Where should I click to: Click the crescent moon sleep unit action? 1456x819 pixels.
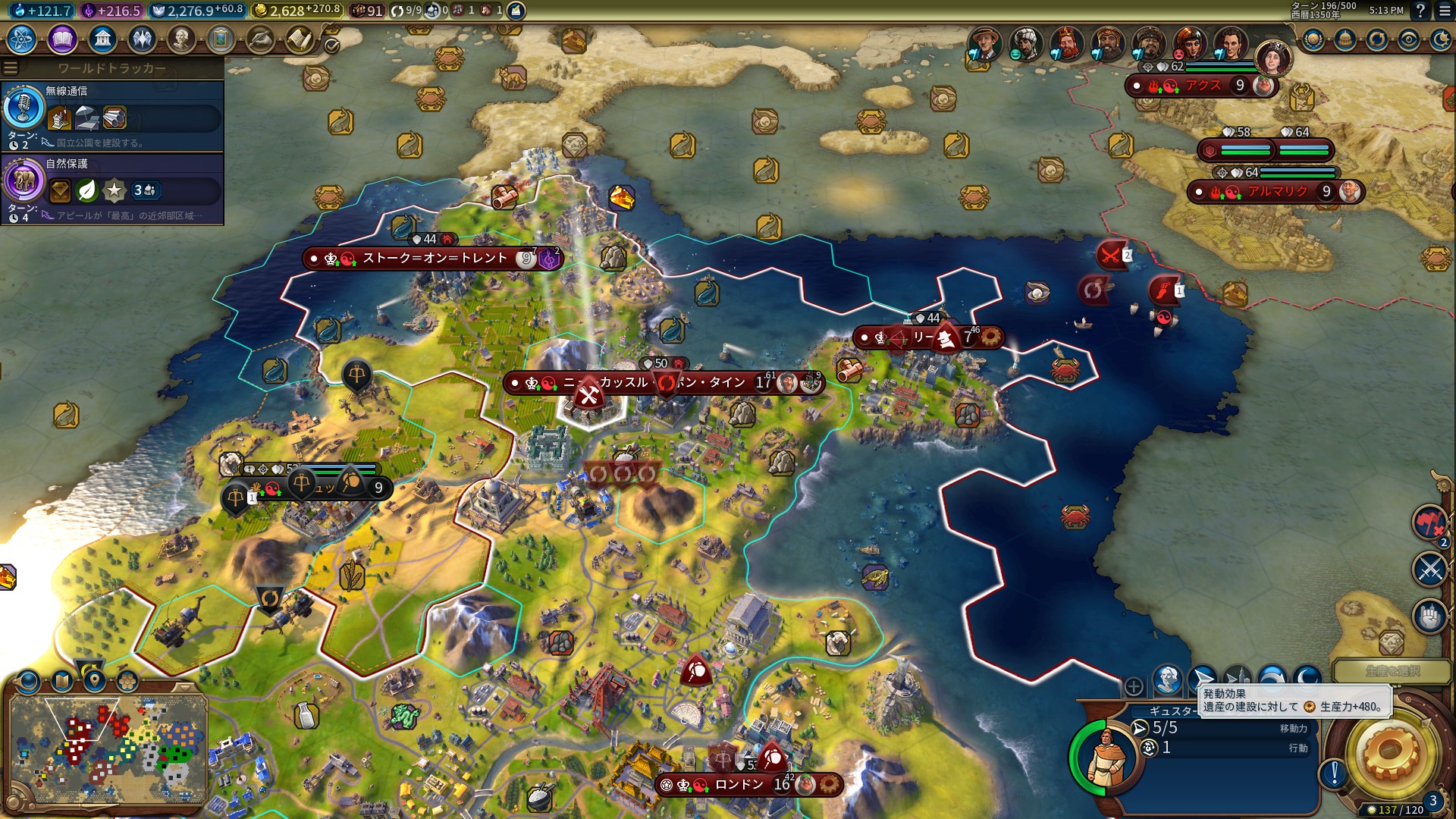(x=1307, y=679)
